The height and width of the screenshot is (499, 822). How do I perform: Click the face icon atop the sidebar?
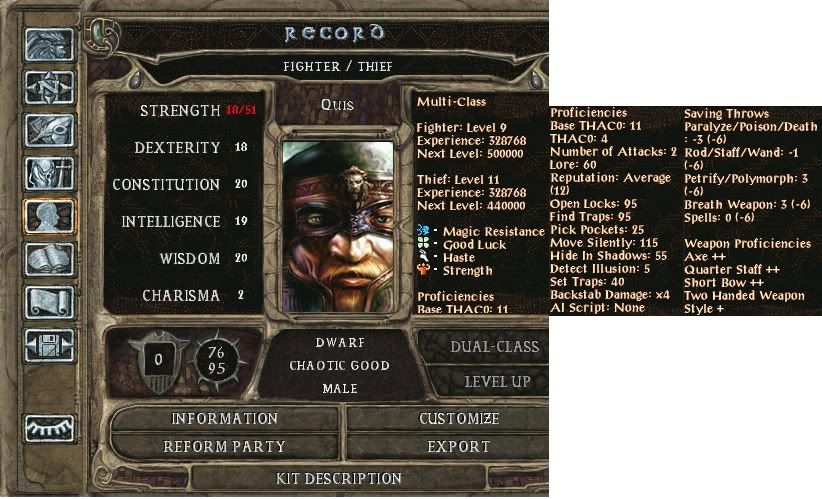coord(49,45)
